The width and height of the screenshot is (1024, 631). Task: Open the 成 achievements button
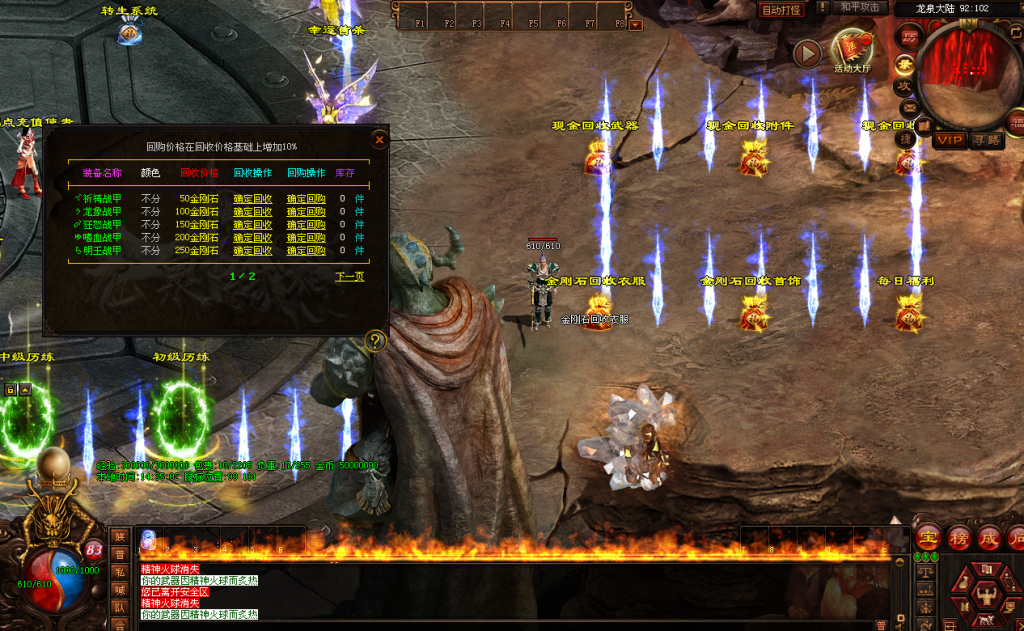tap(989, 538)
